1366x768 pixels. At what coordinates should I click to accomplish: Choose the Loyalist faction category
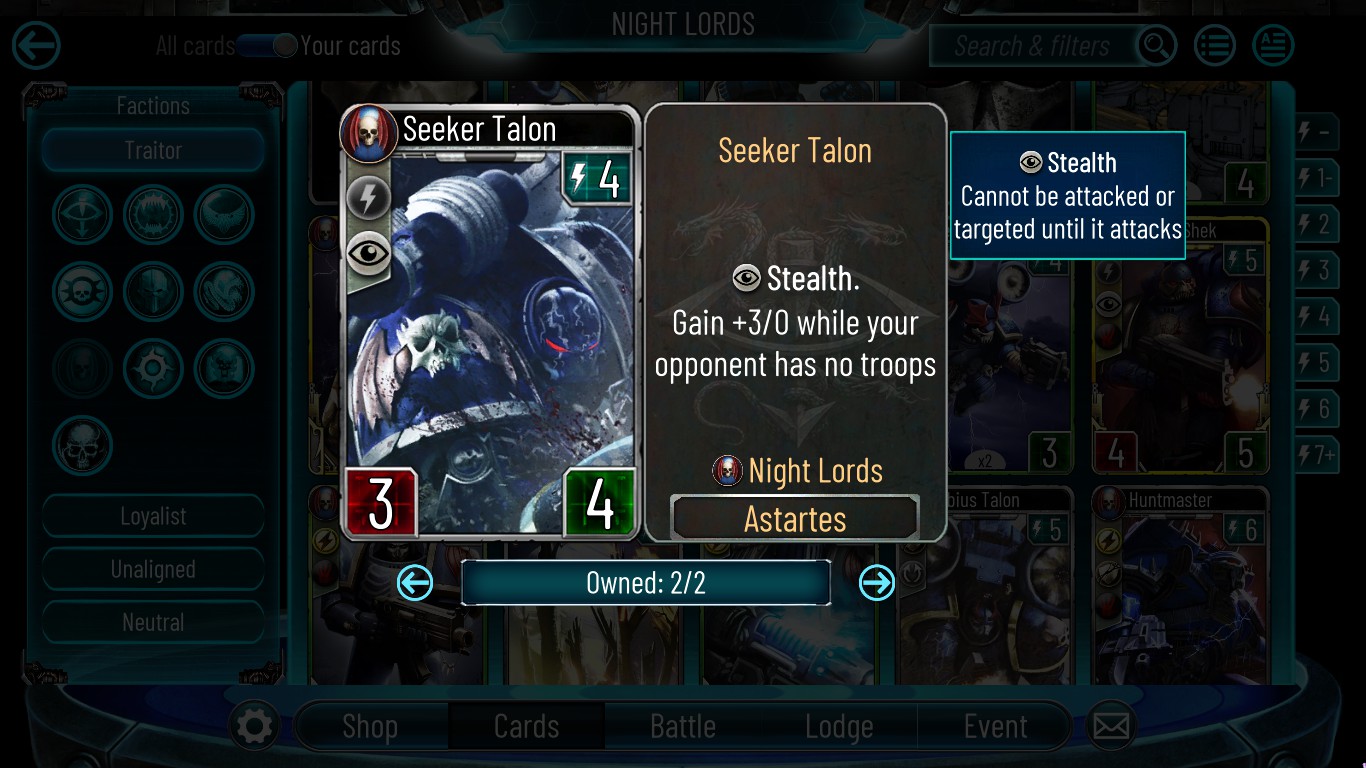pos(153,516)
